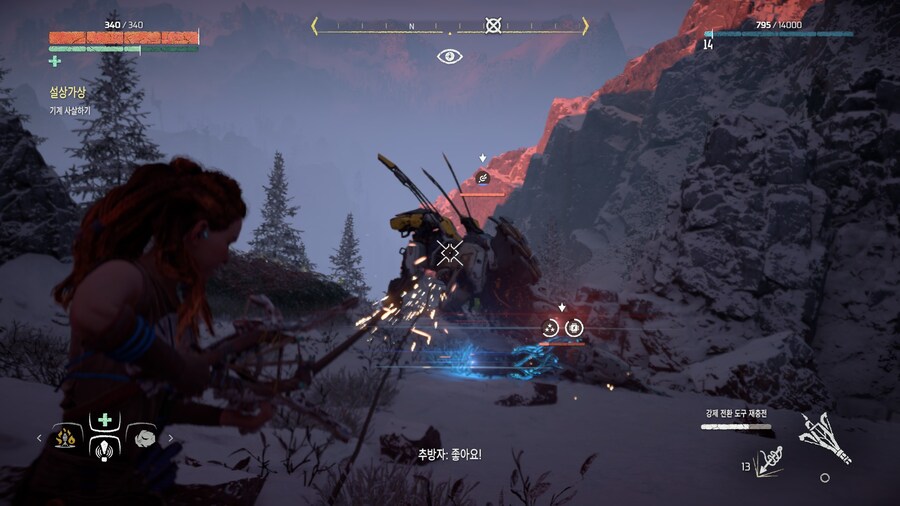
Task: Cycle quick items with the right arrow
Action: (x=170, y=437)
